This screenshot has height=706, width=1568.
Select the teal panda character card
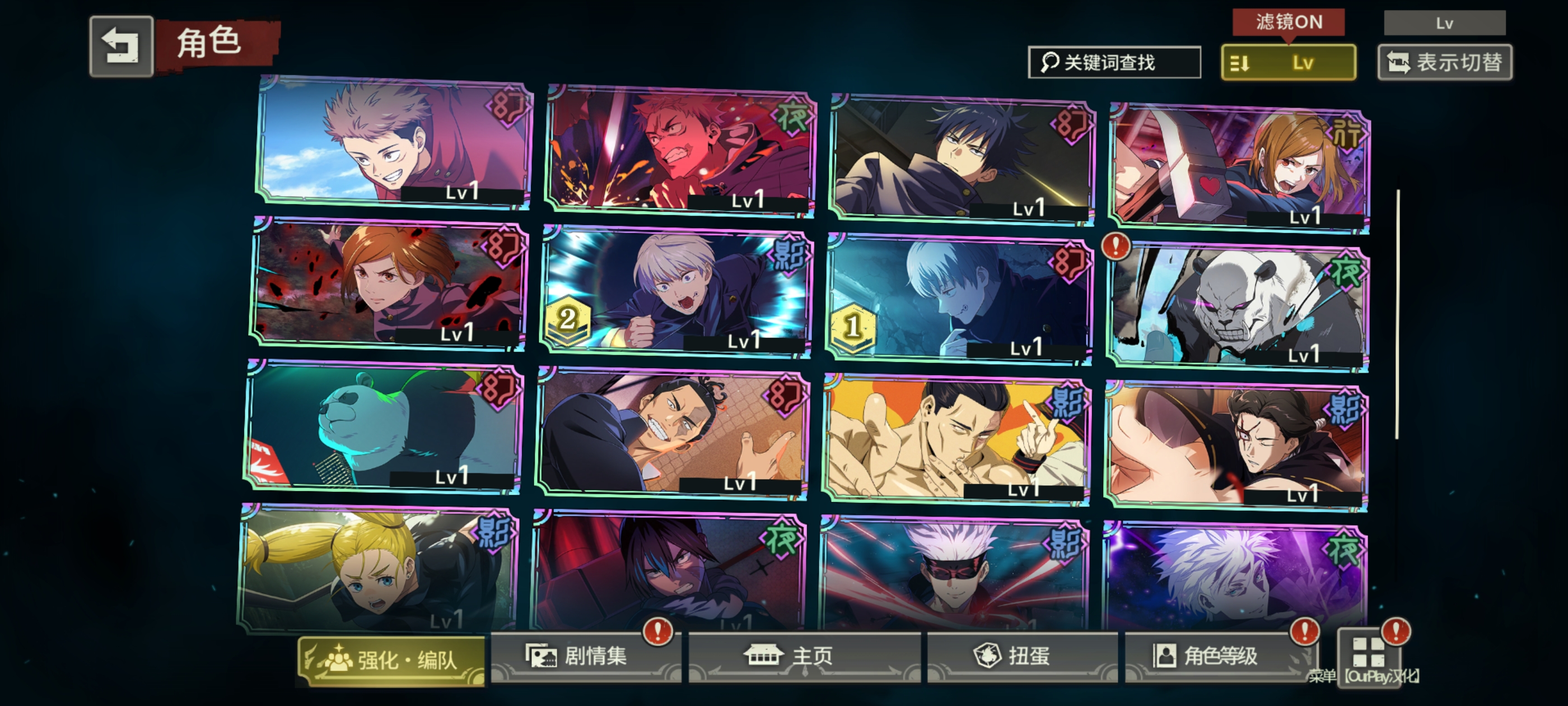point(384,428)
